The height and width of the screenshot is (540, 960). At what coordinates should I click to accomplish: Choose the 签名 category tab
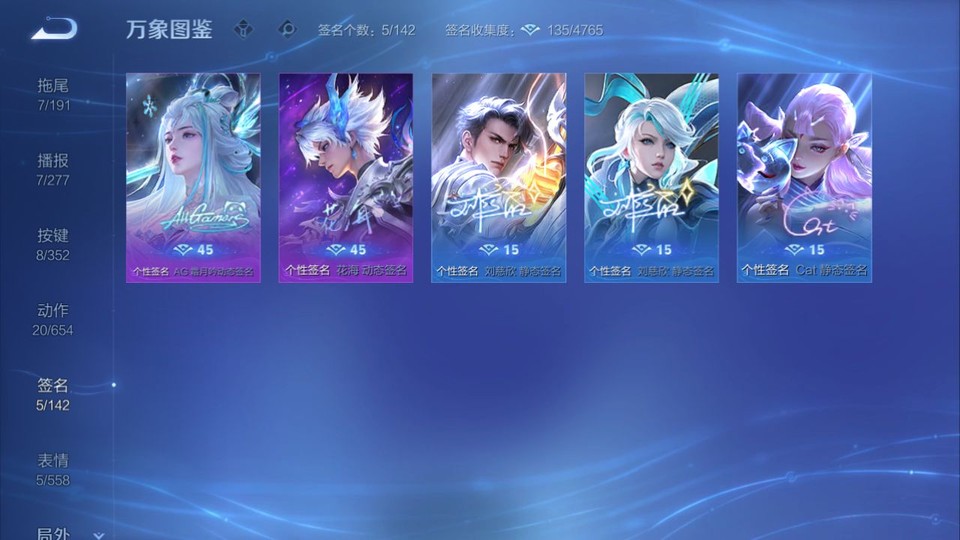point(53,394)
